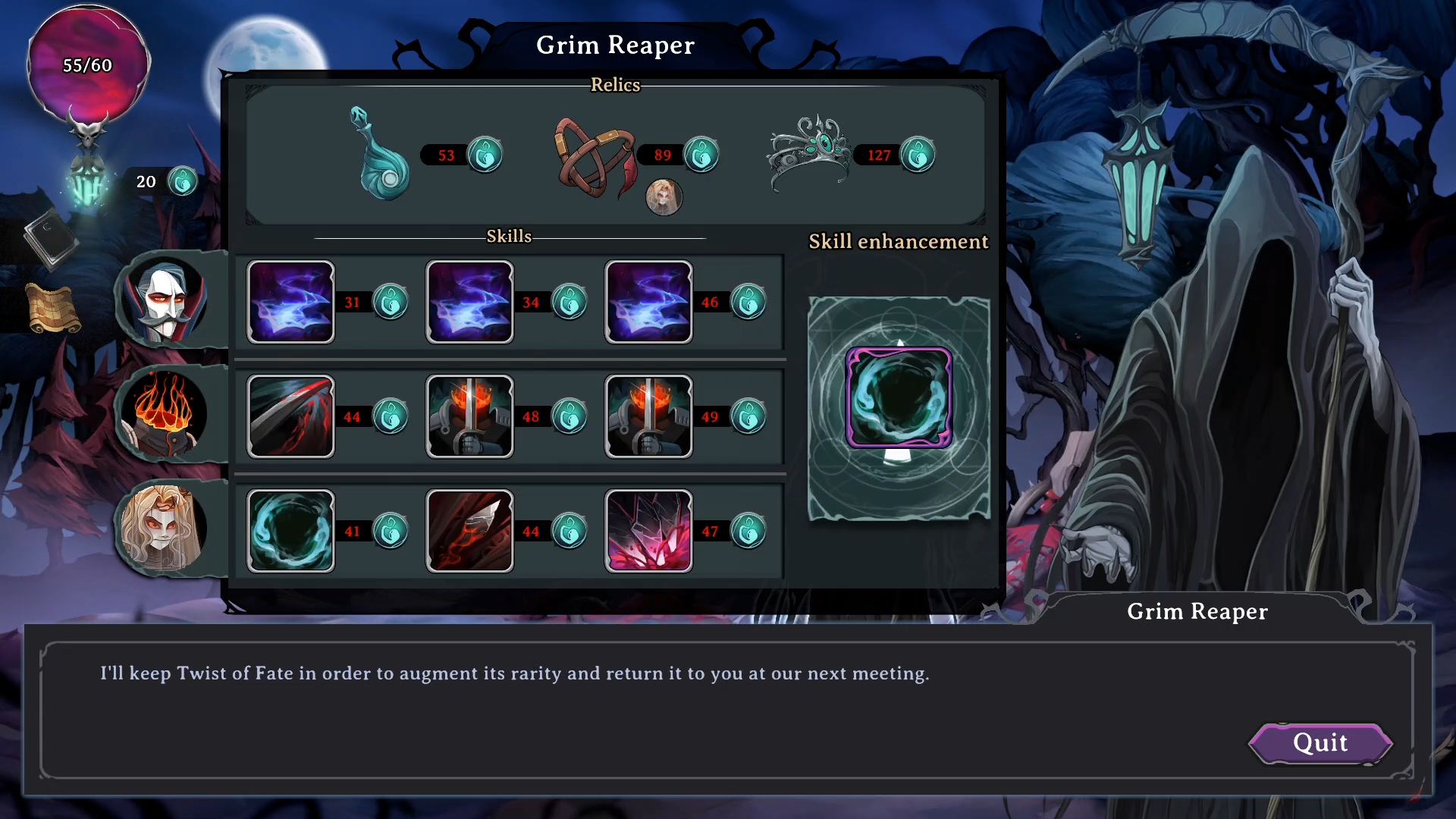Image resolution: width=1456 pixels, height=819 pixels.
Task: Purchase the red scythe slash skill for 44
Action: (x=290, y=417)
